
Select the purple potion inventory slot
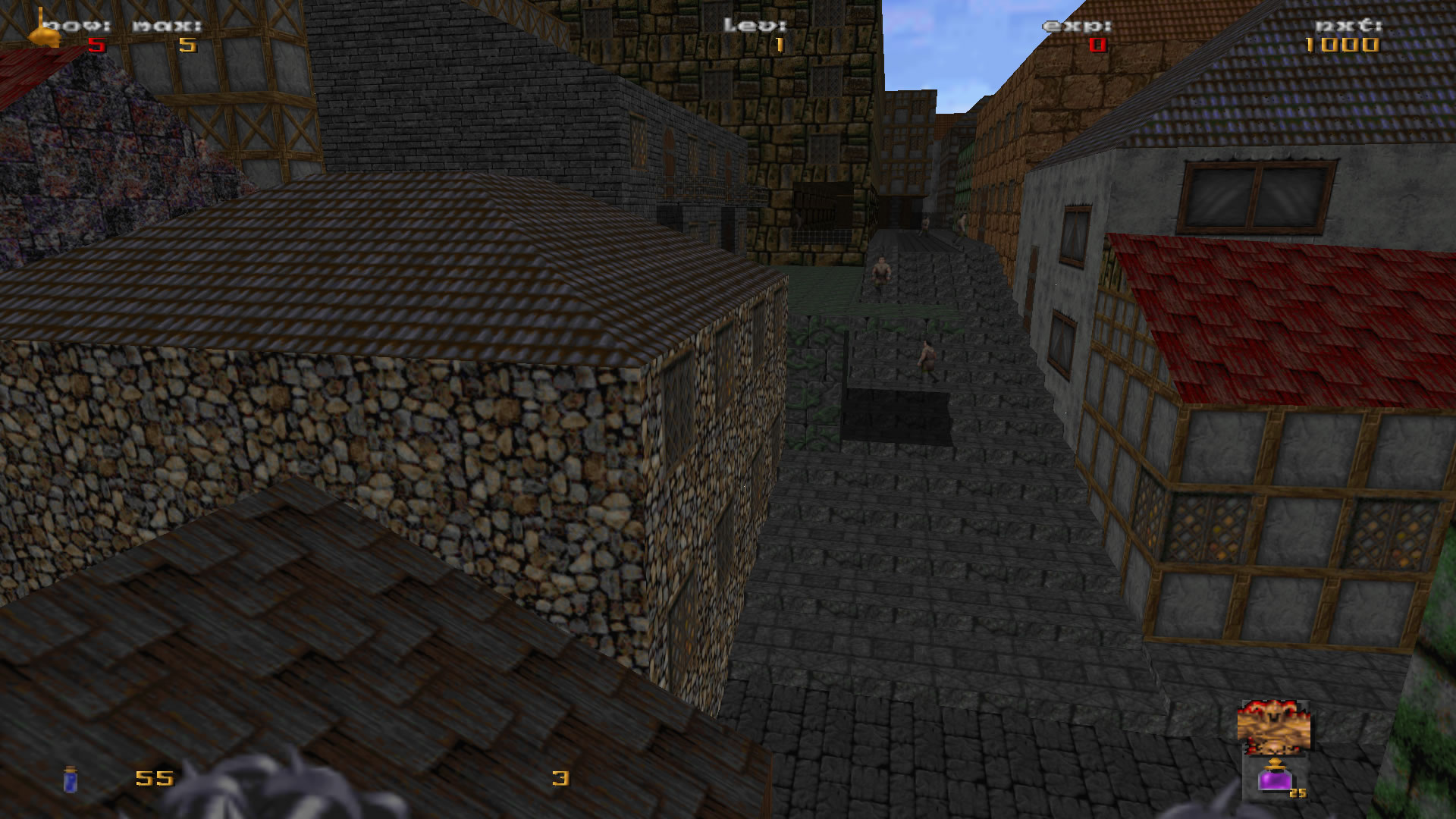[1276, 777]
